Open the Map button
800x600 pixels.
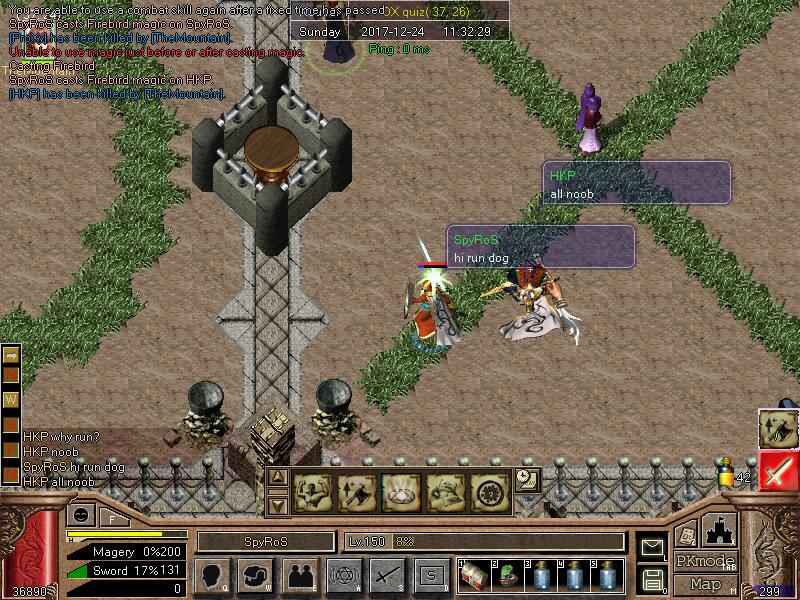pos(705,584)
